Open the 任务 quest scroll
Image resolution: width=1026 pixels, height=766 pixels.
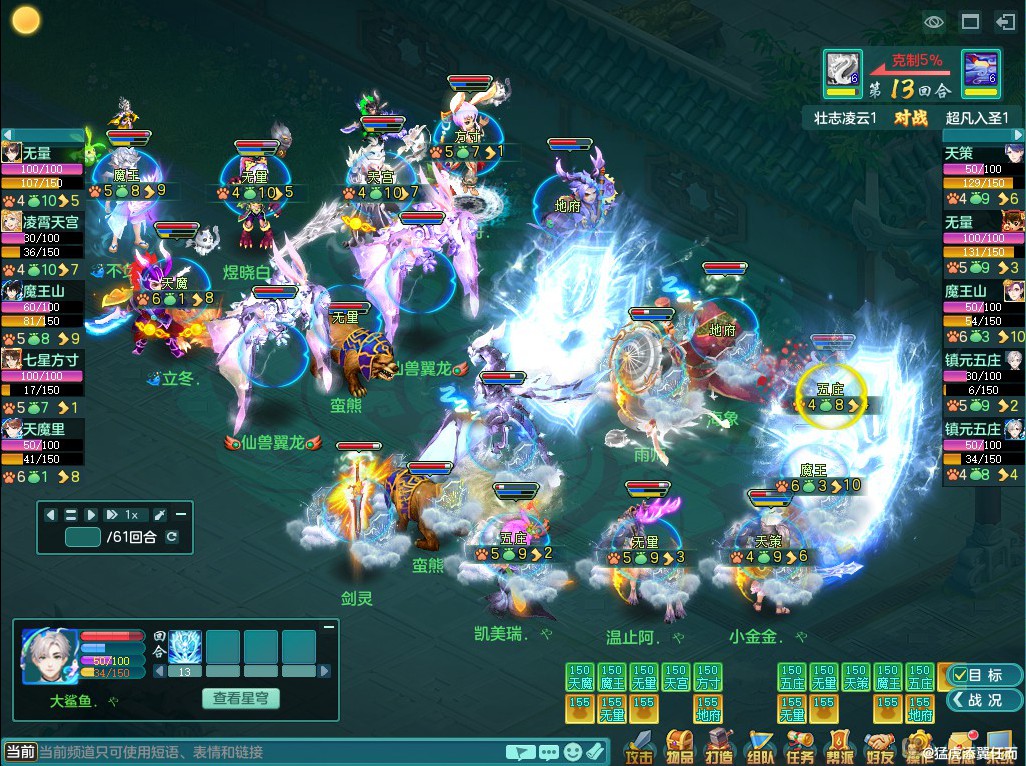(x=799, y=746)
